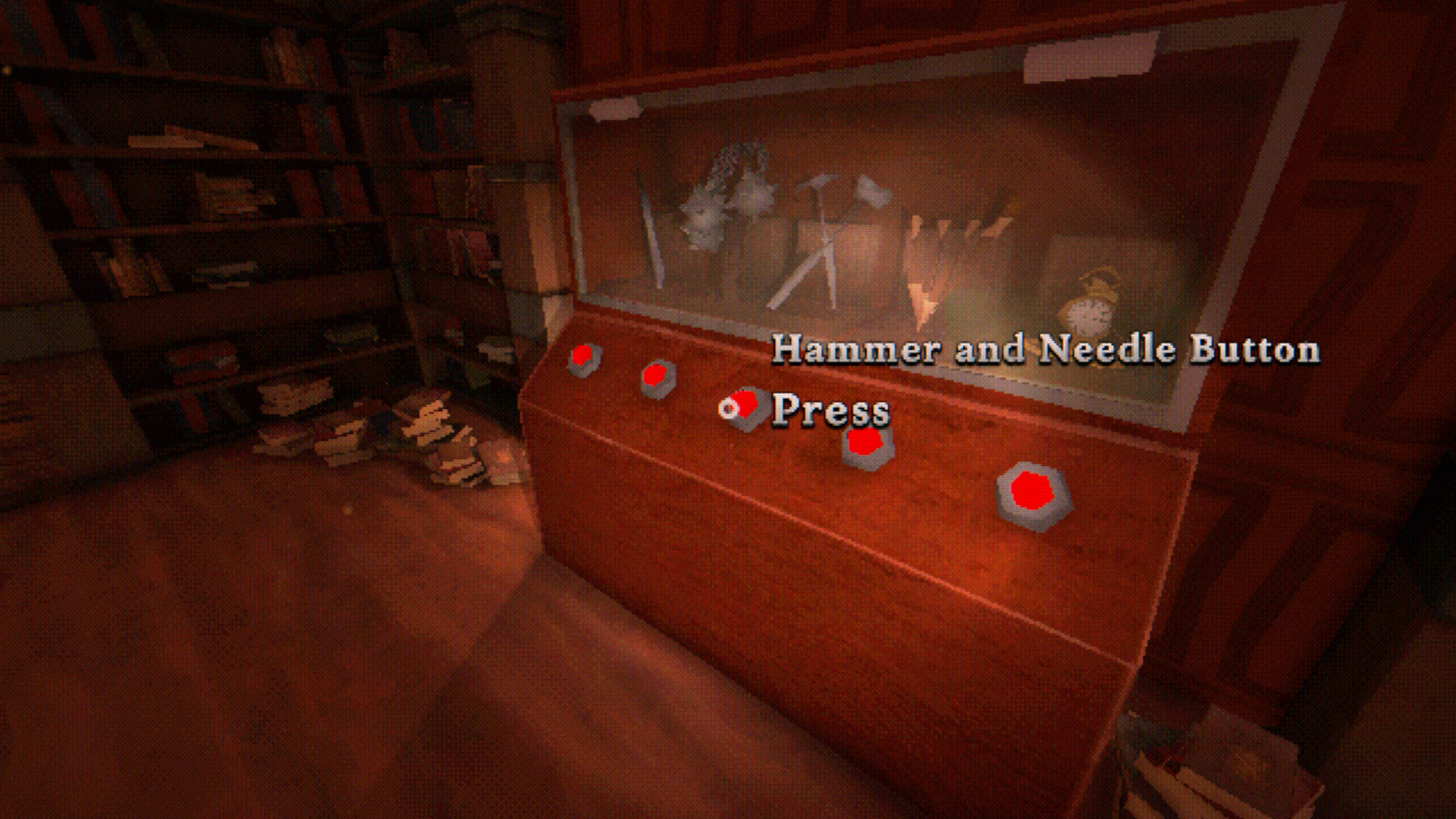Screen dimensions: 1456x819
Task: Select the pickaxe leaning in the display case
Action: [815, 227]
